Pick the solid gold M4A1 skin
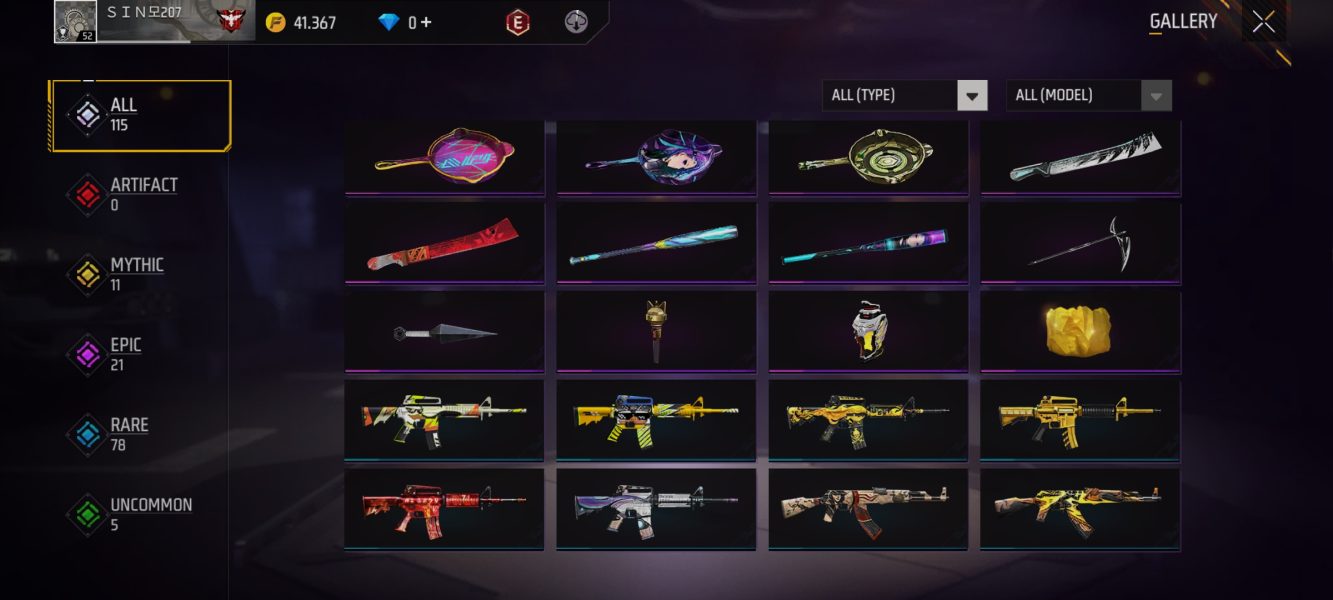The image size is (1333, 600). (1081, 421)
